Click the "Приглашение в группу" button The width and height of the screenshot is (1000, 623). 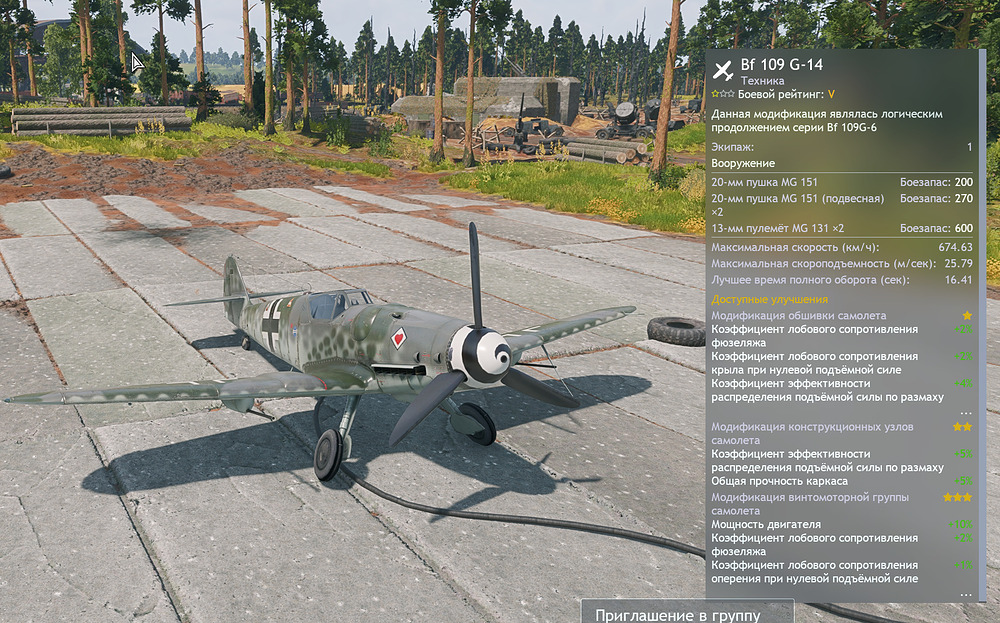click(x=687, y=613)
